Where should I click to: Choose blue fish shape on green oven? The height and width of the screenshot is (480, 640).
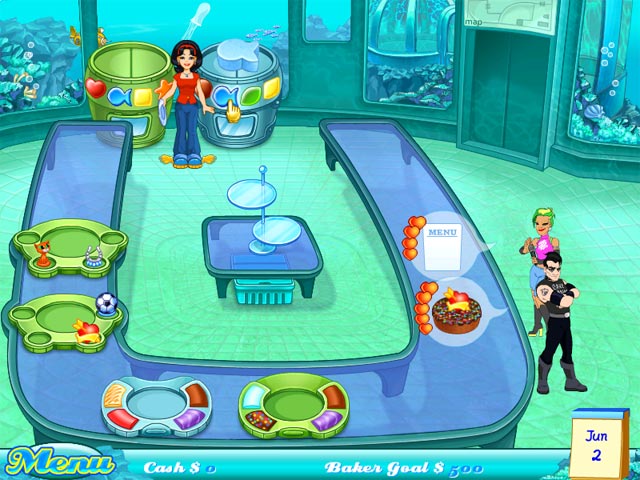coord(119,97)
